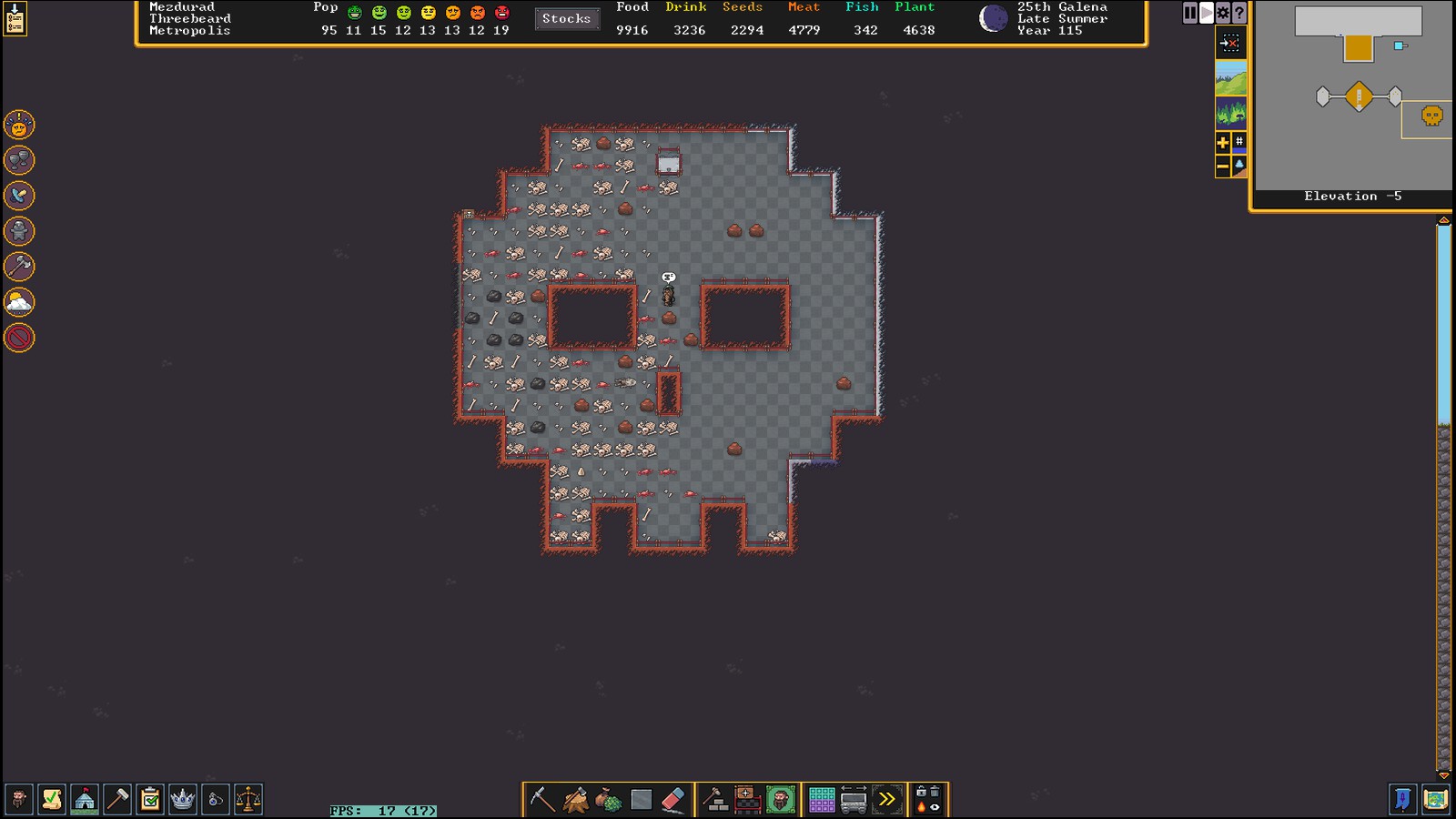
Task: Open the battle axe combat alert
Action: [x=19, y=267]
